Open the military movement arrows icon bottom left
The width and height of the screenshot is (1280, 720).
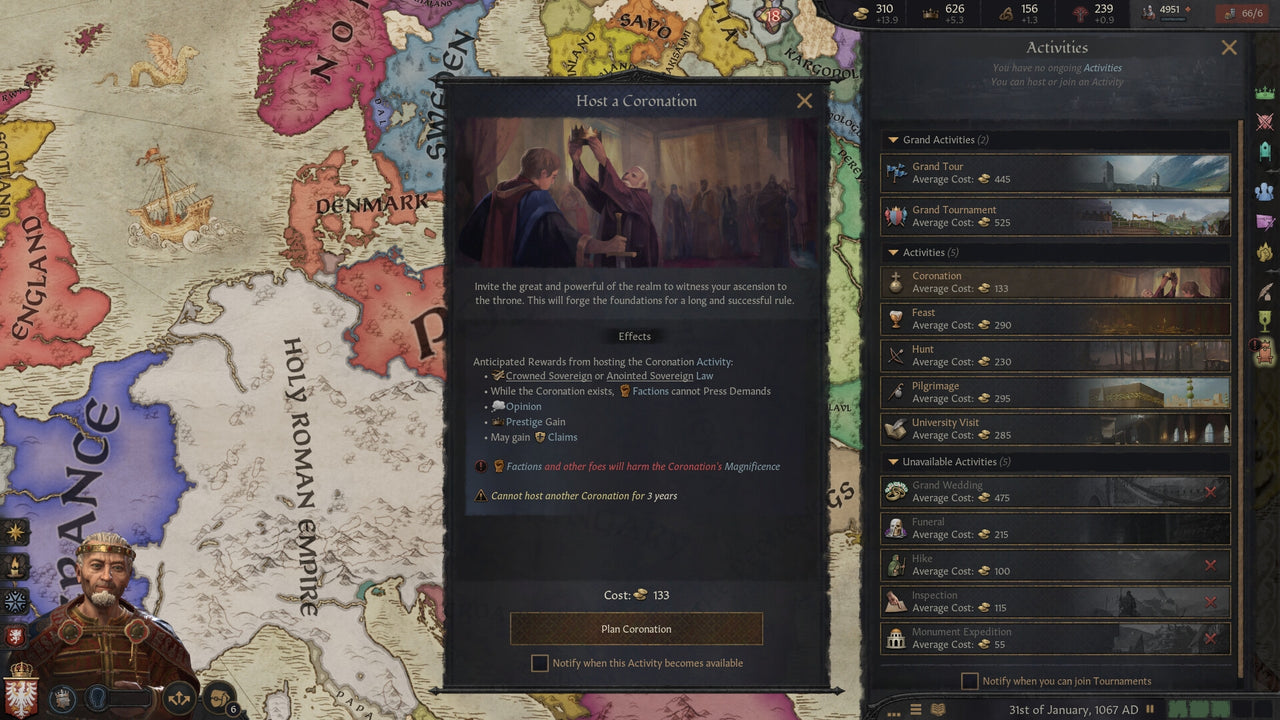click(x=179, y=697)
